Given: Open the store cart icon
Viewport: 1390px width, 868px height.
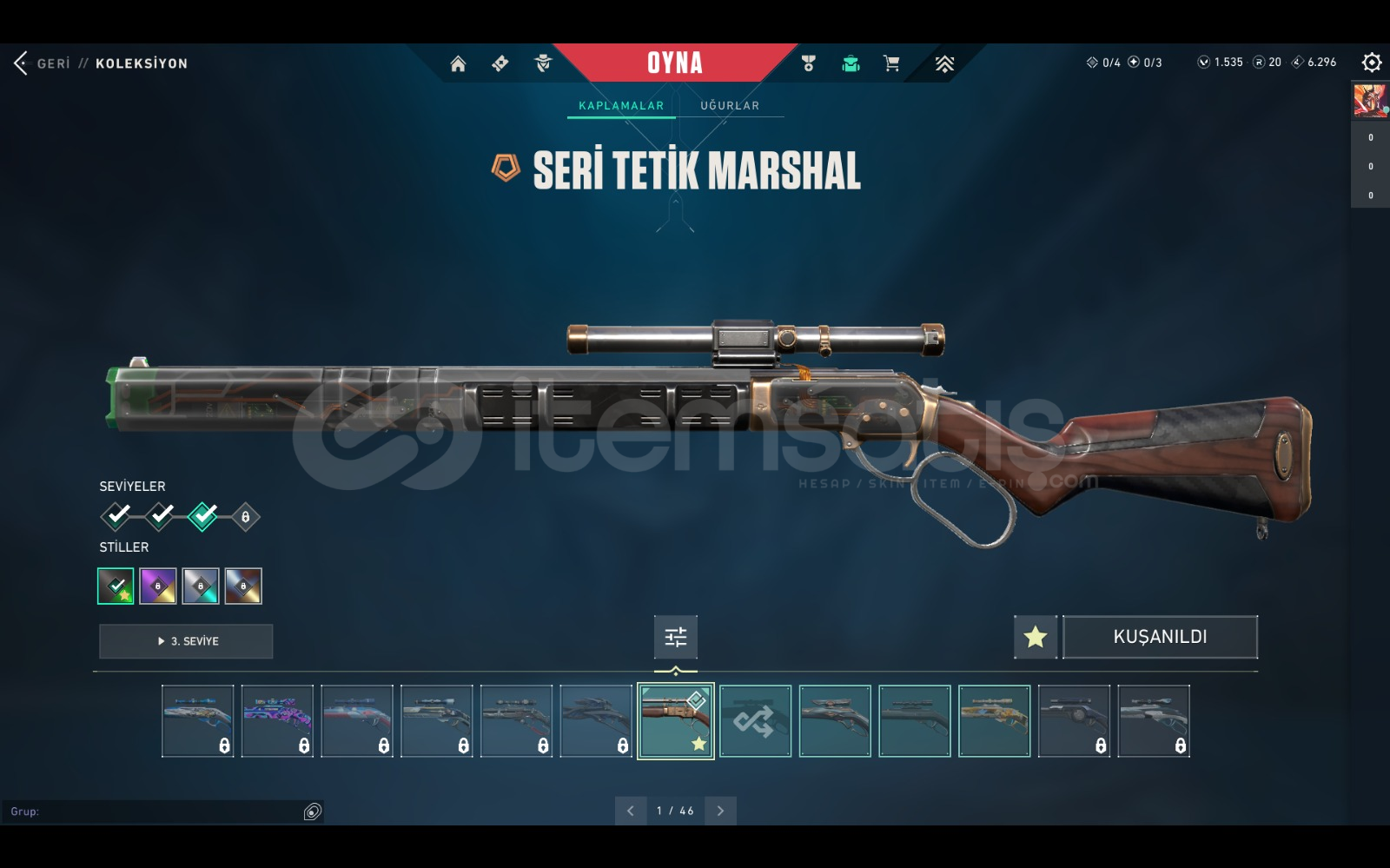Looking at the screenshot, I should [891, 63].
